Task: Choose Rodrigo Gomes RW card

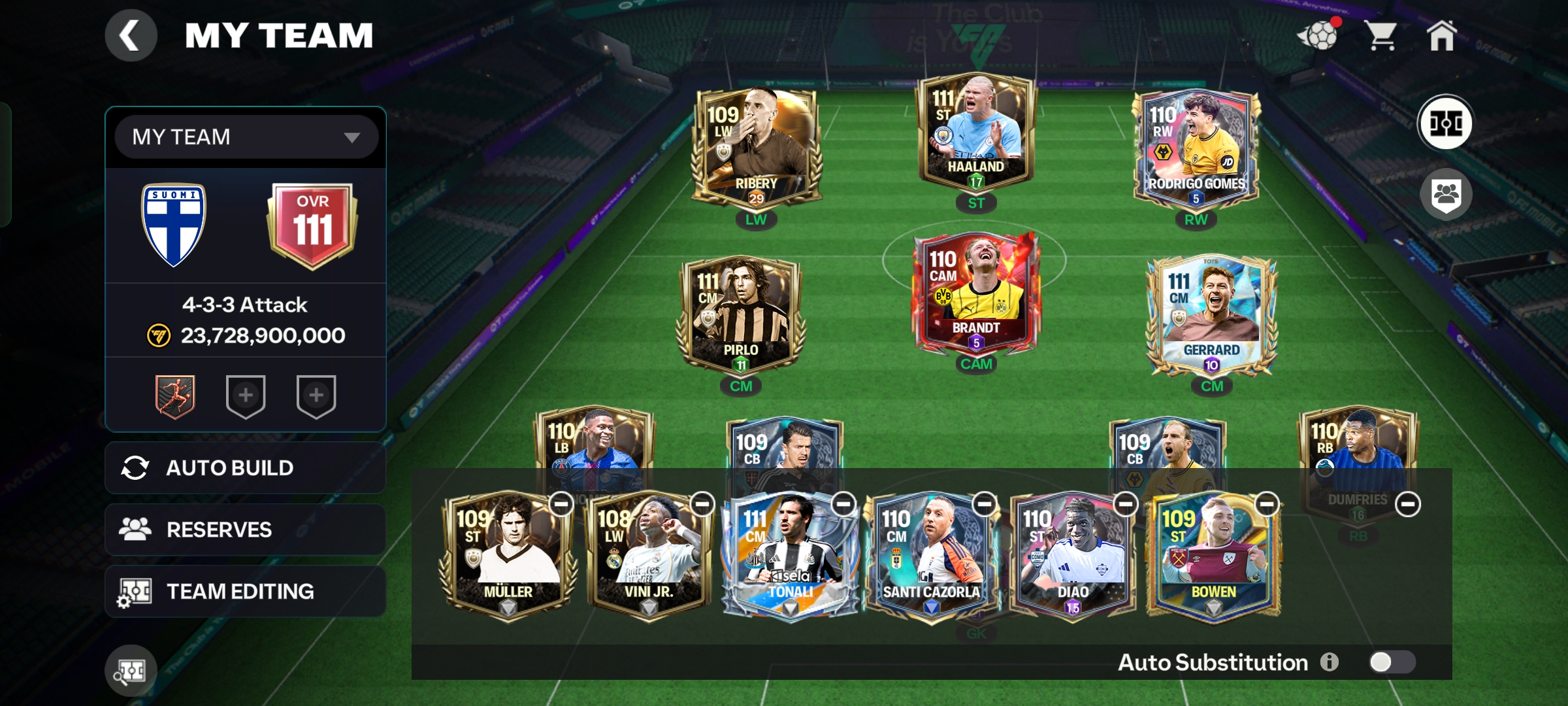Action: coord(1196,149)
